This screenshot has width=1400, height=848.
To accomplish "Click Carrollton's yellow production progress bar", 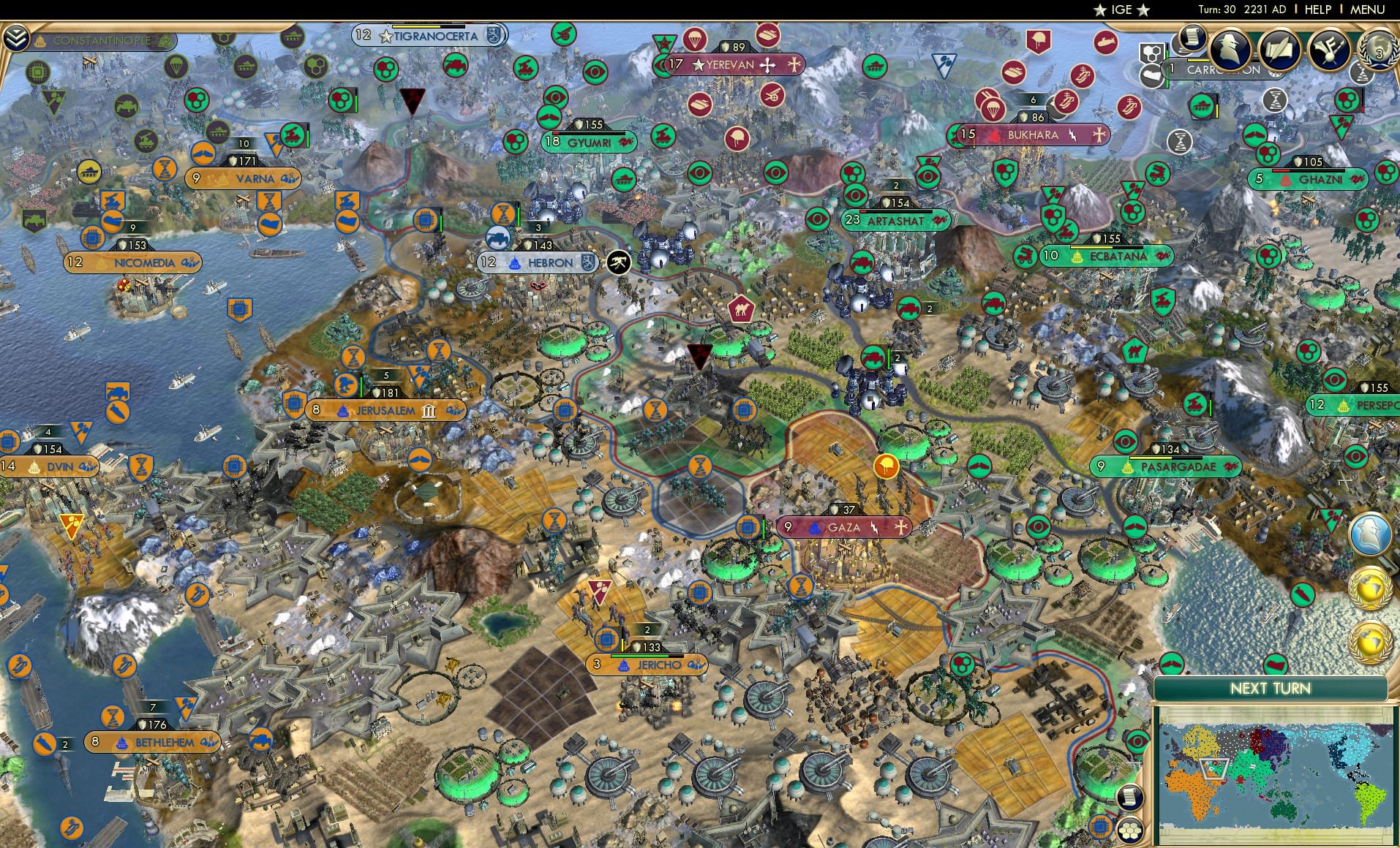I will coord(1199,60).
